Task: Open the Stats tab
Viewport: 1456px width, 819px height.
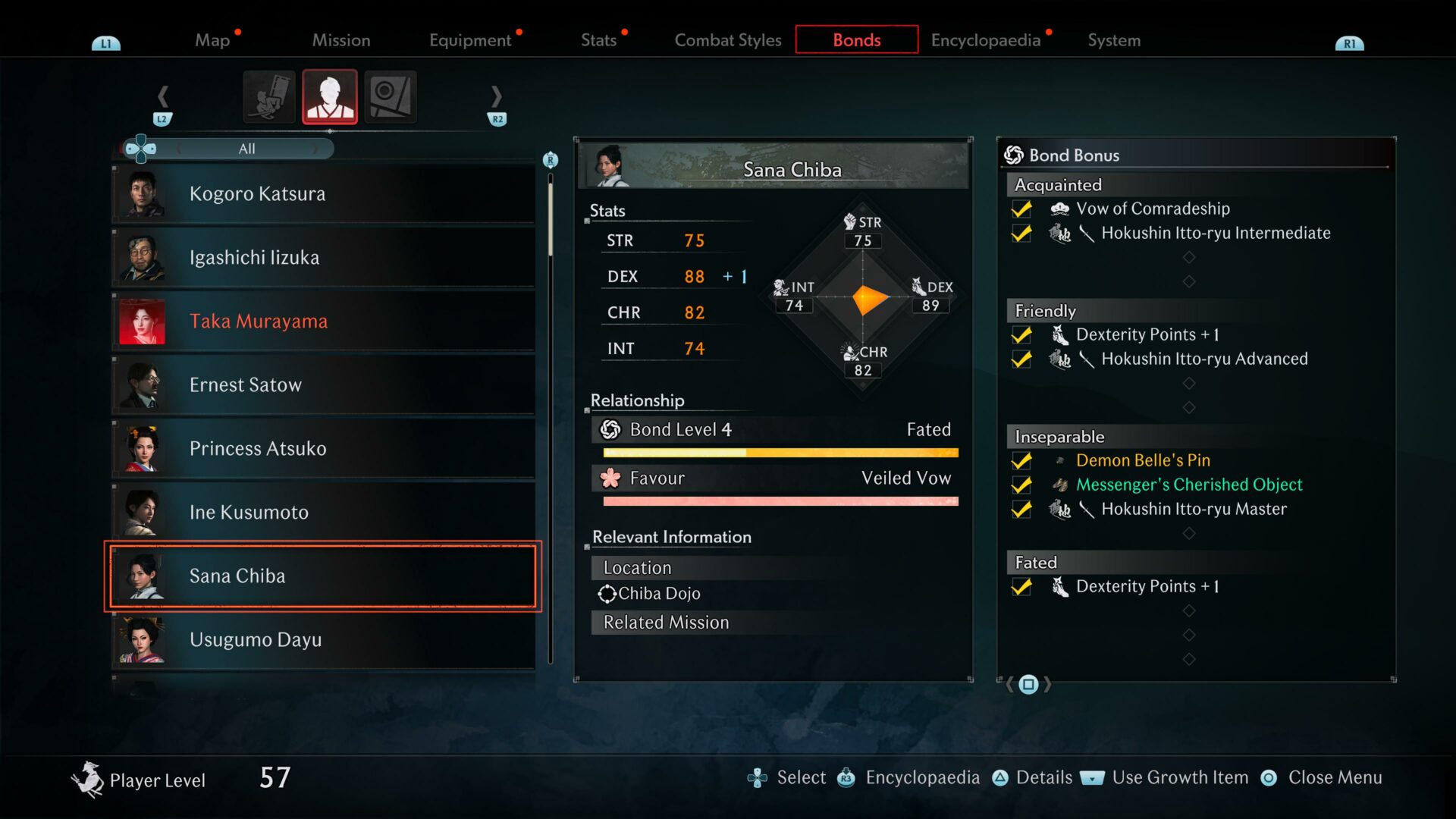Action: (x=598, y=40)
